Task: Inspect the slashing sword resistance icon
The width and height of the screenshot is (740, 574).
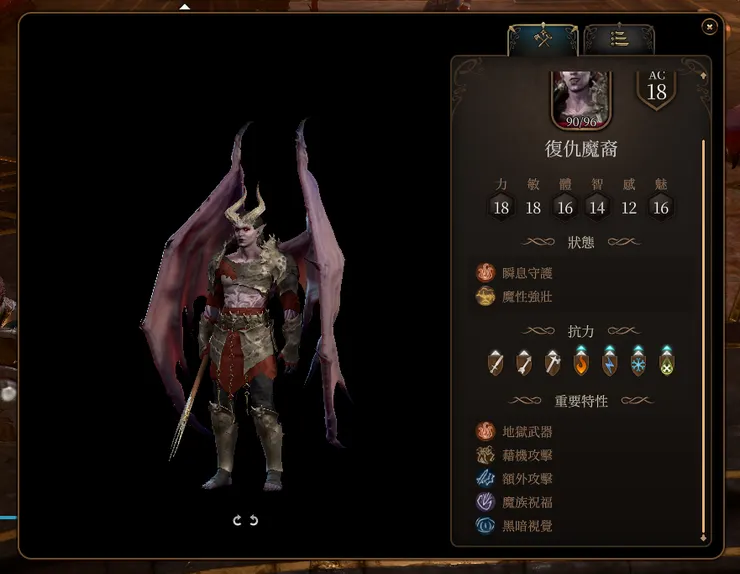Action: pyautogui.click(x=495, y=363)
